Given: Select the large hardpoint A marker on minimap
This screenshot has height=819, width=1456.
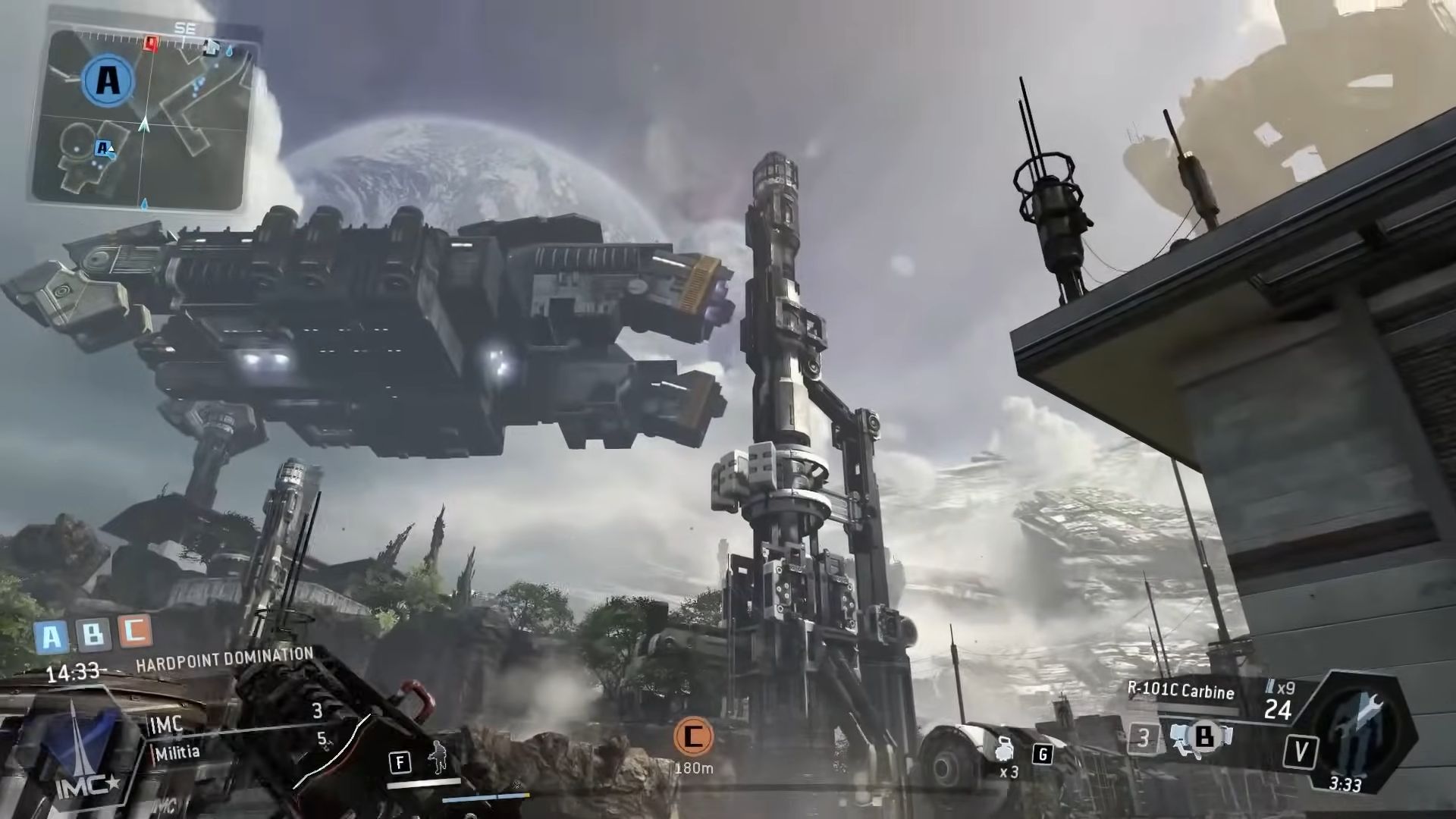Looking at the screenshot, I should 108,80.
